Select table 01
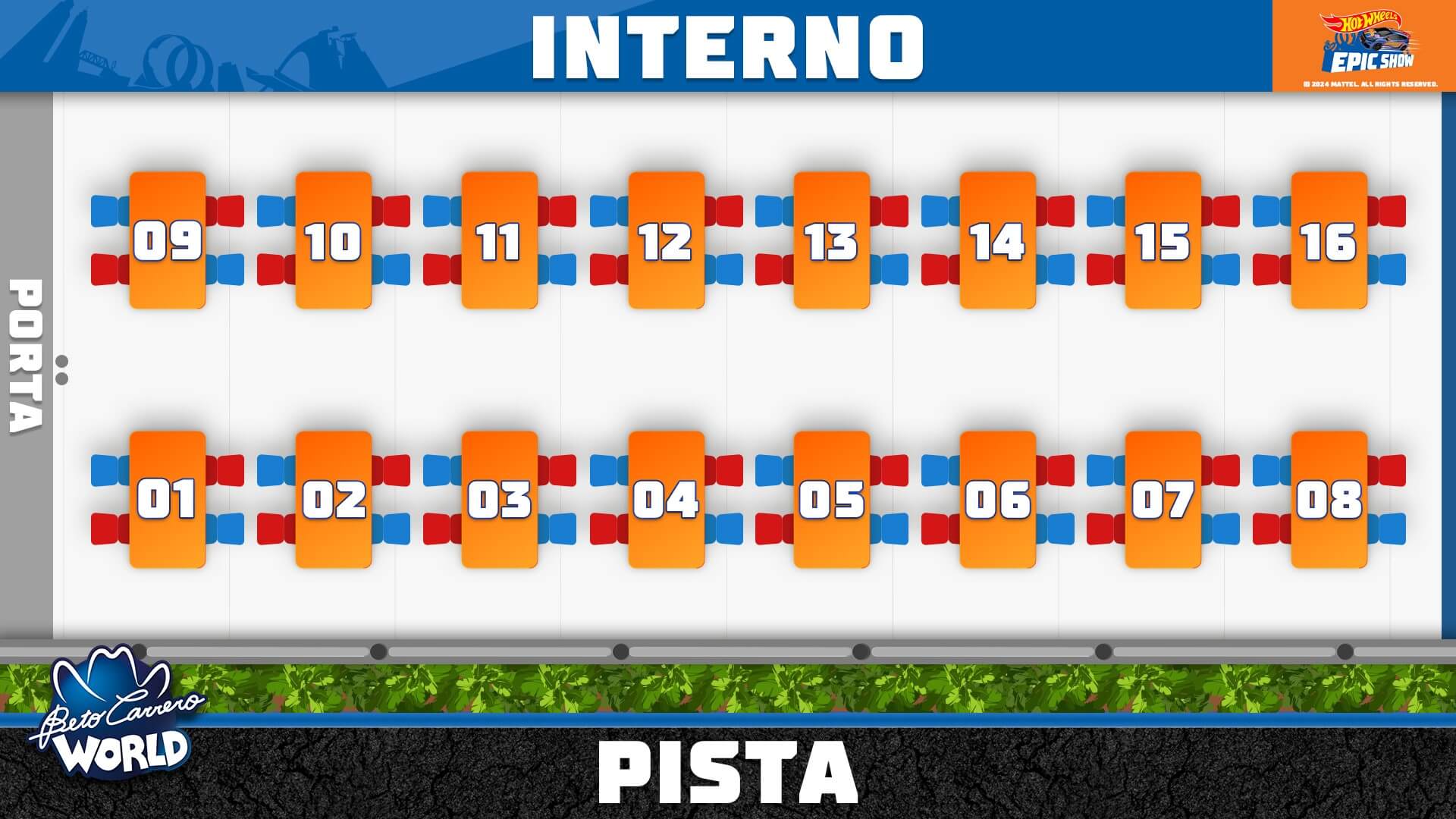The width and height of the screenshot is (1456, 819). click(168, 500)
